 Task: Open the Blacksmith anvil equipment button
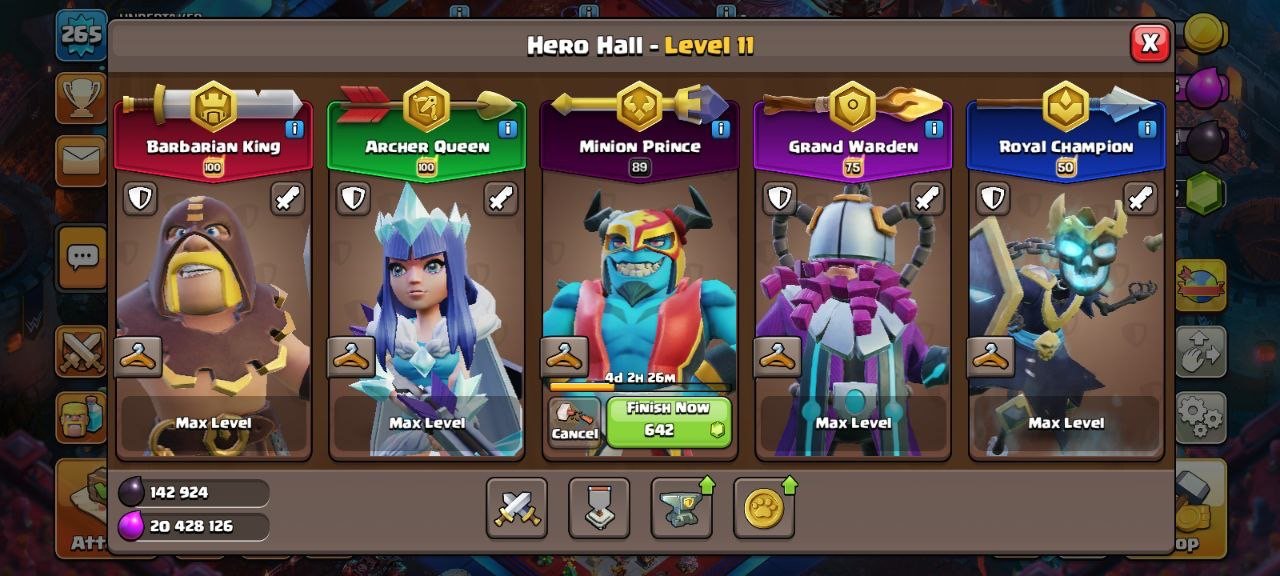click(682, 508)
